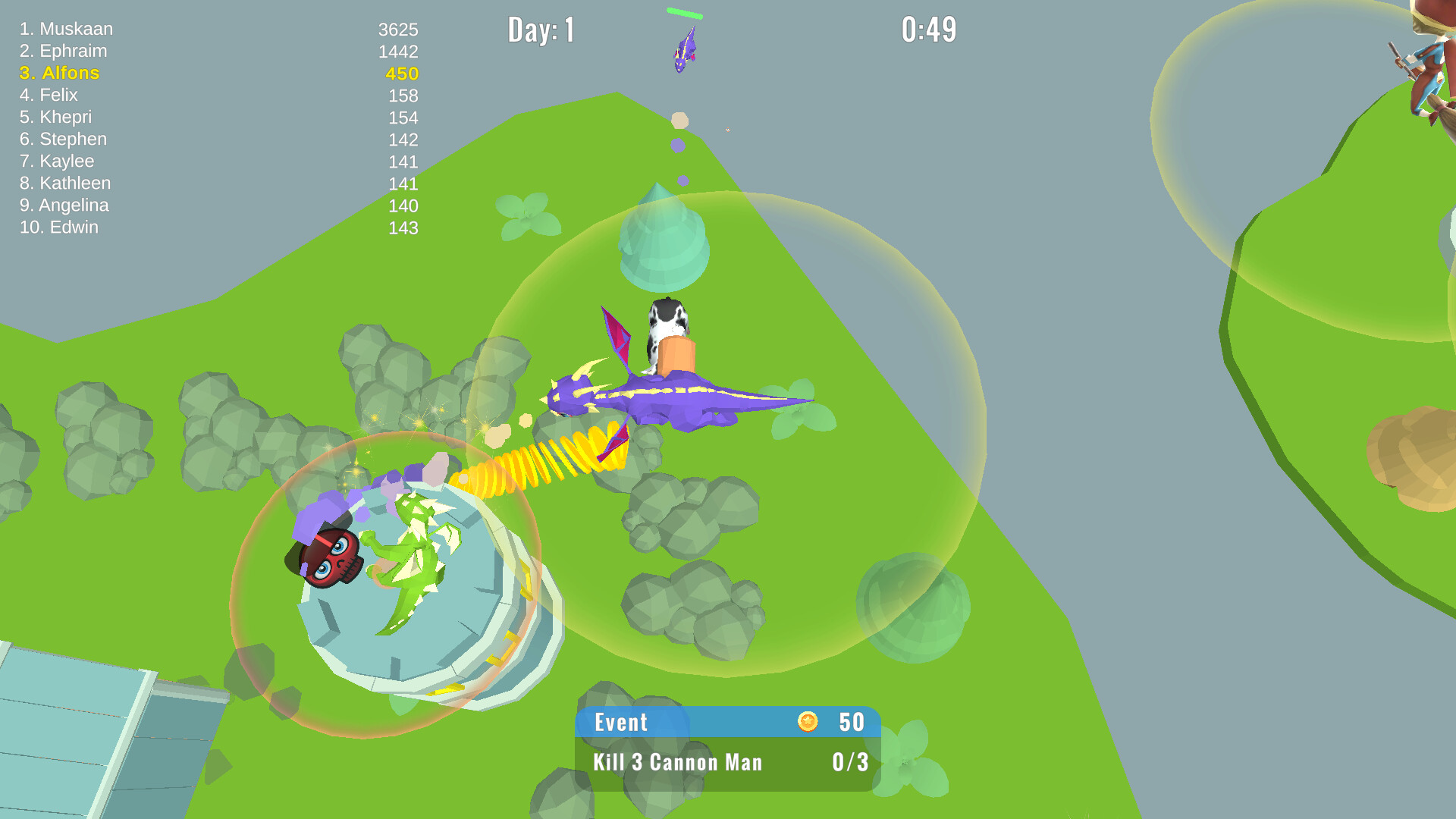1456x819 pixels.
Task: Click the Kill 3 Cannon Man quest text
Action: 677,762
